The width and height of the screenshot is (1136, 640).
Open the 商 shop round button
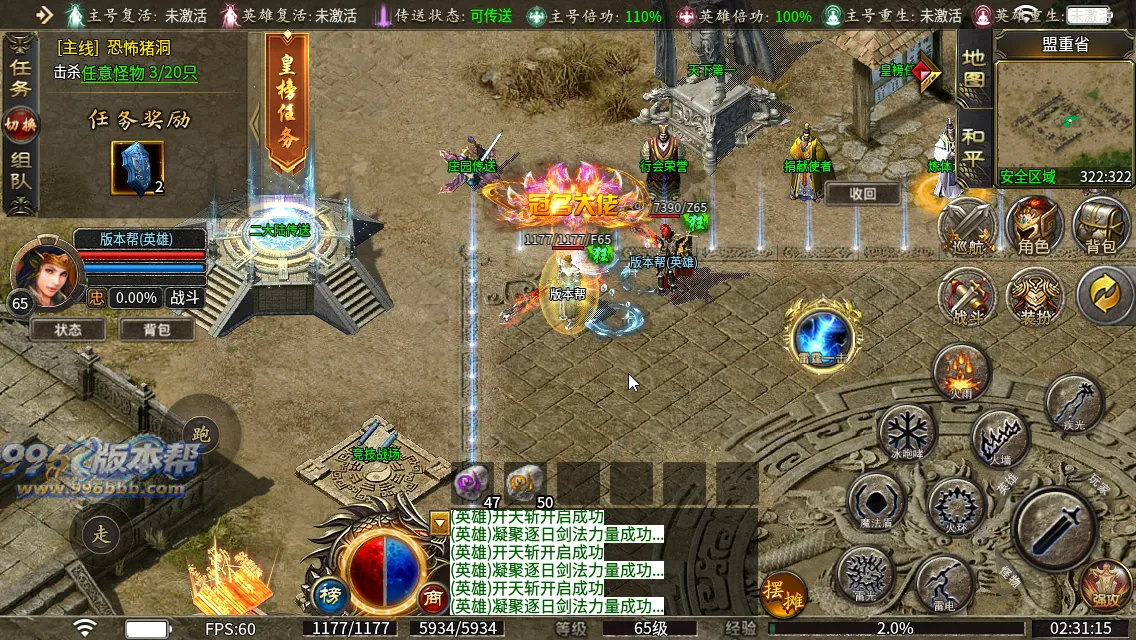433,595
